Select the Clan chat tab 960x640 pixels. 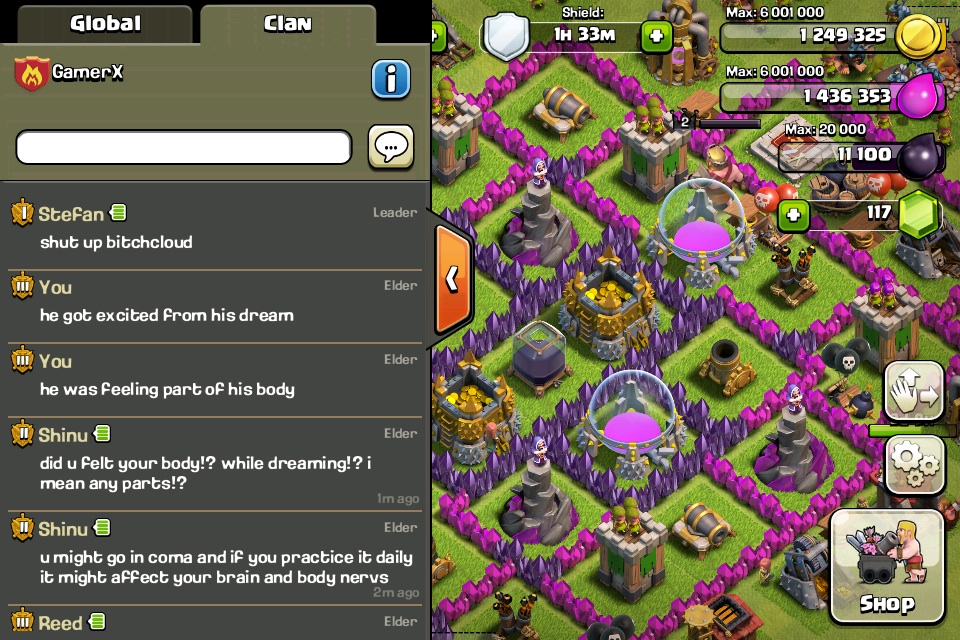click(x=288, y=23)
